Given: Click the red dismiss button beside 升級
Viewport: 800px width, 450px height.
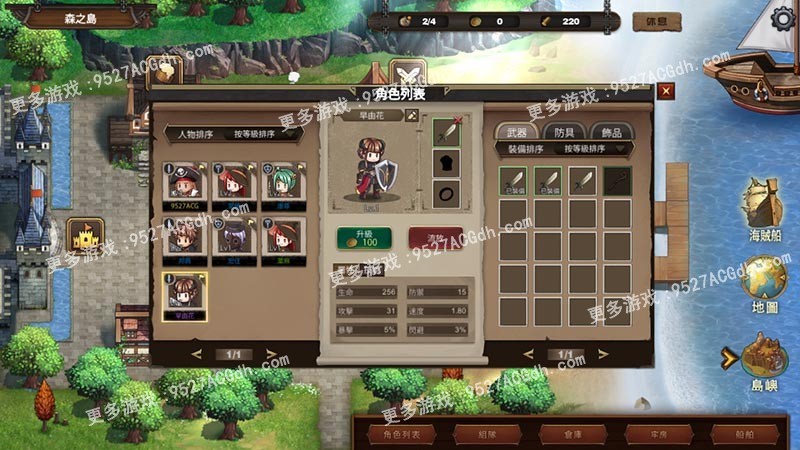Looking at the screenshot, I should tap(435, 238).
